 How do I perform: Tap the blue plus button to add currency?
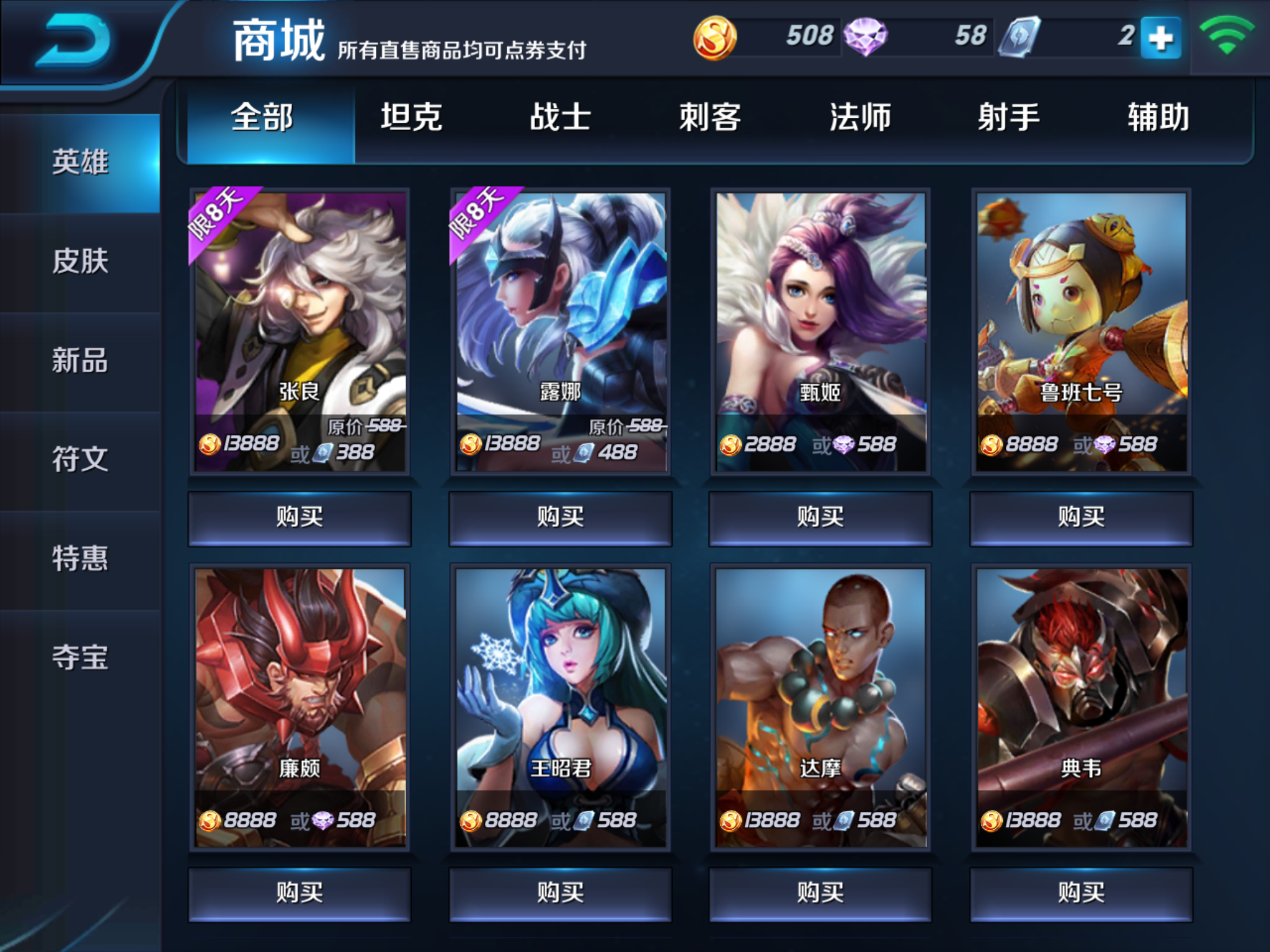pos(1160,38)
